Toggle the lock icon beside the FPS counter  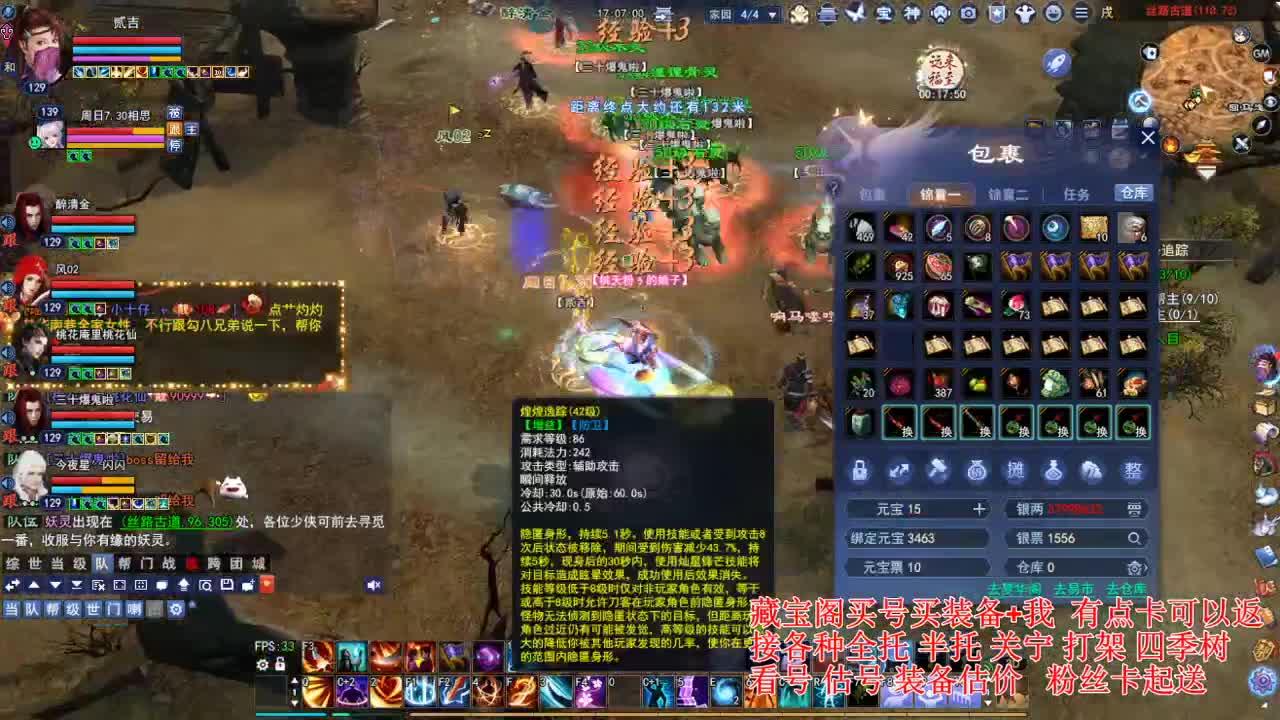pyautogui.click(x=279, y=665)
